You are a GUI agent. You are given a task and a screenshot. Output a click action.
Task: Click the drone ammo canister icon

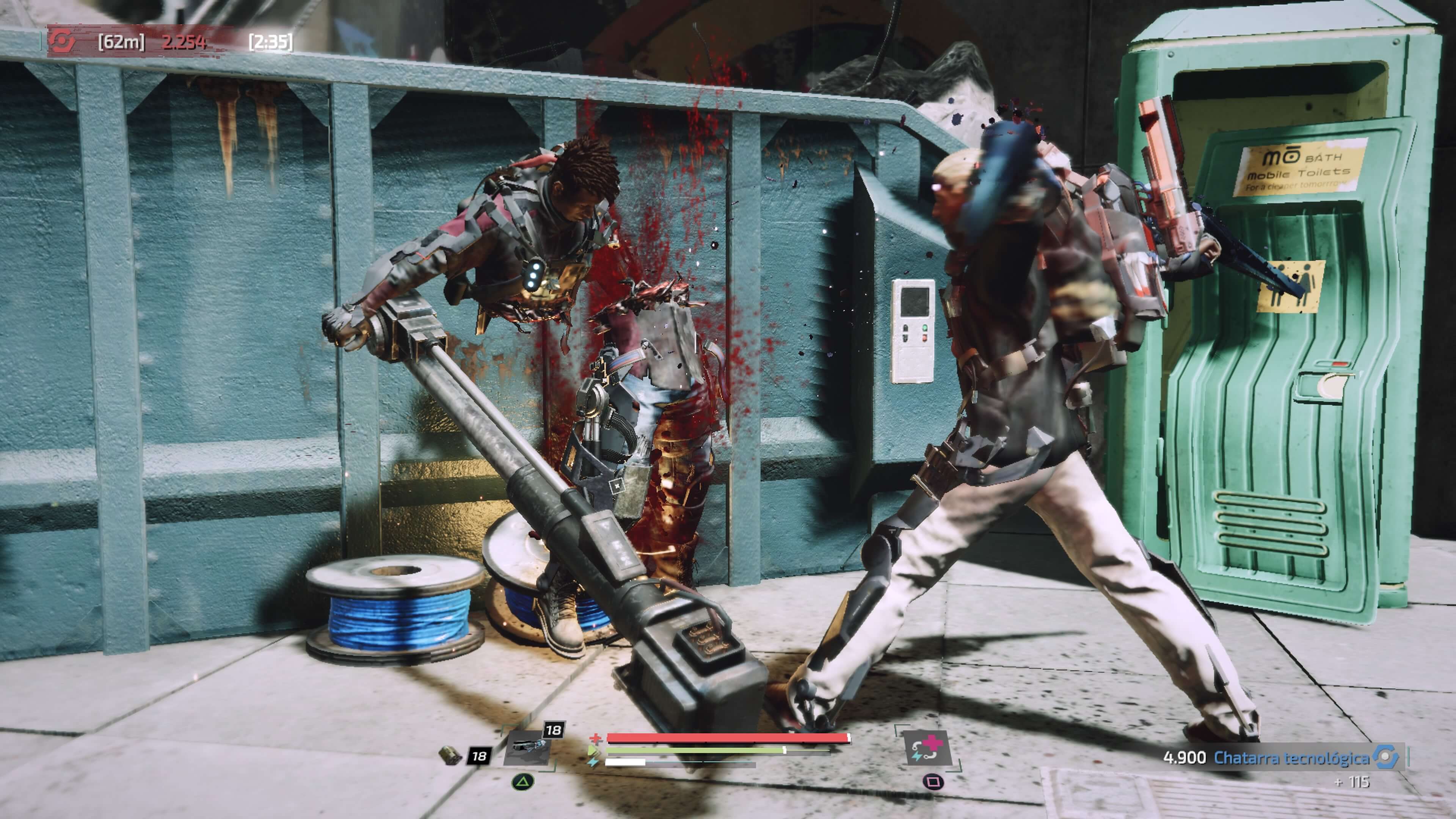(450, 755)
